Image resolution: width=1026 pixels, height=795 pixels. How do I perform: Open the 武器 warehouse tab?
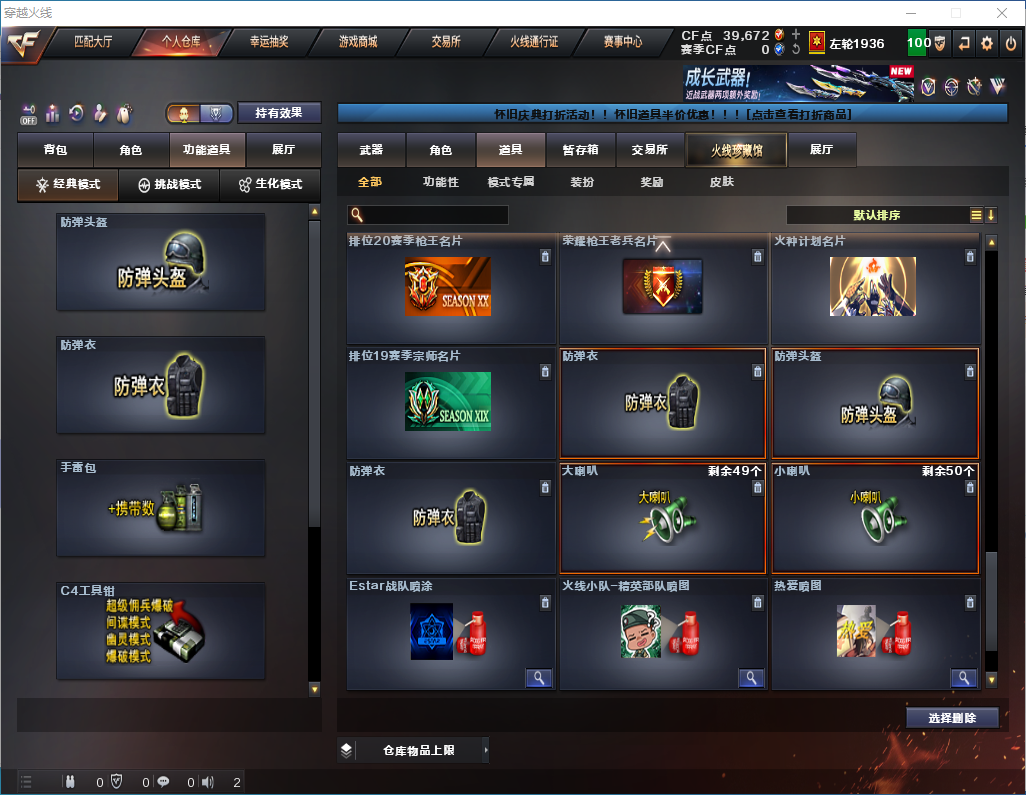371,150
